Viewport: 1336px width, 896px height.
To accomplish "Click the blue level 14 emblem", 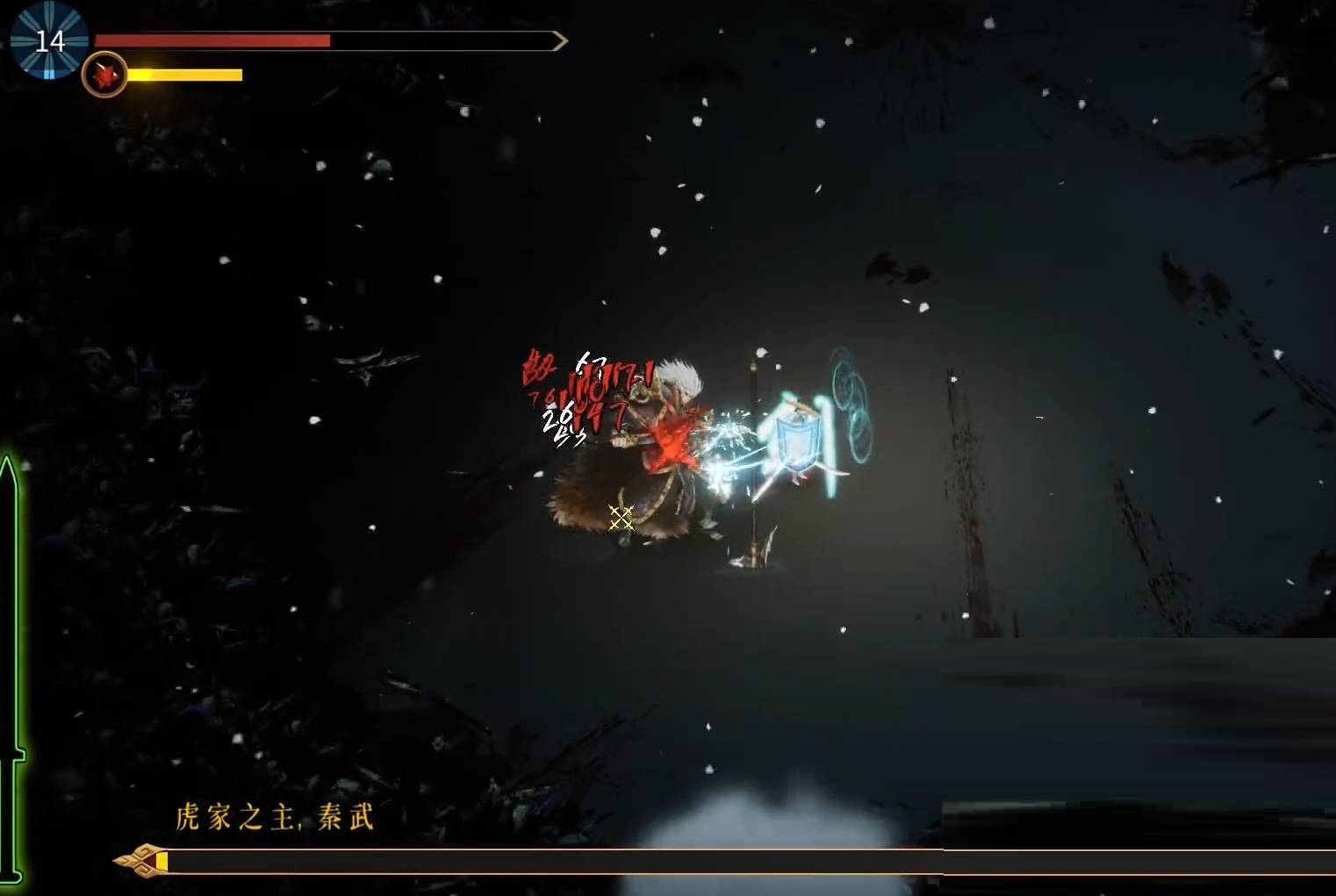I will pos(49,40).
